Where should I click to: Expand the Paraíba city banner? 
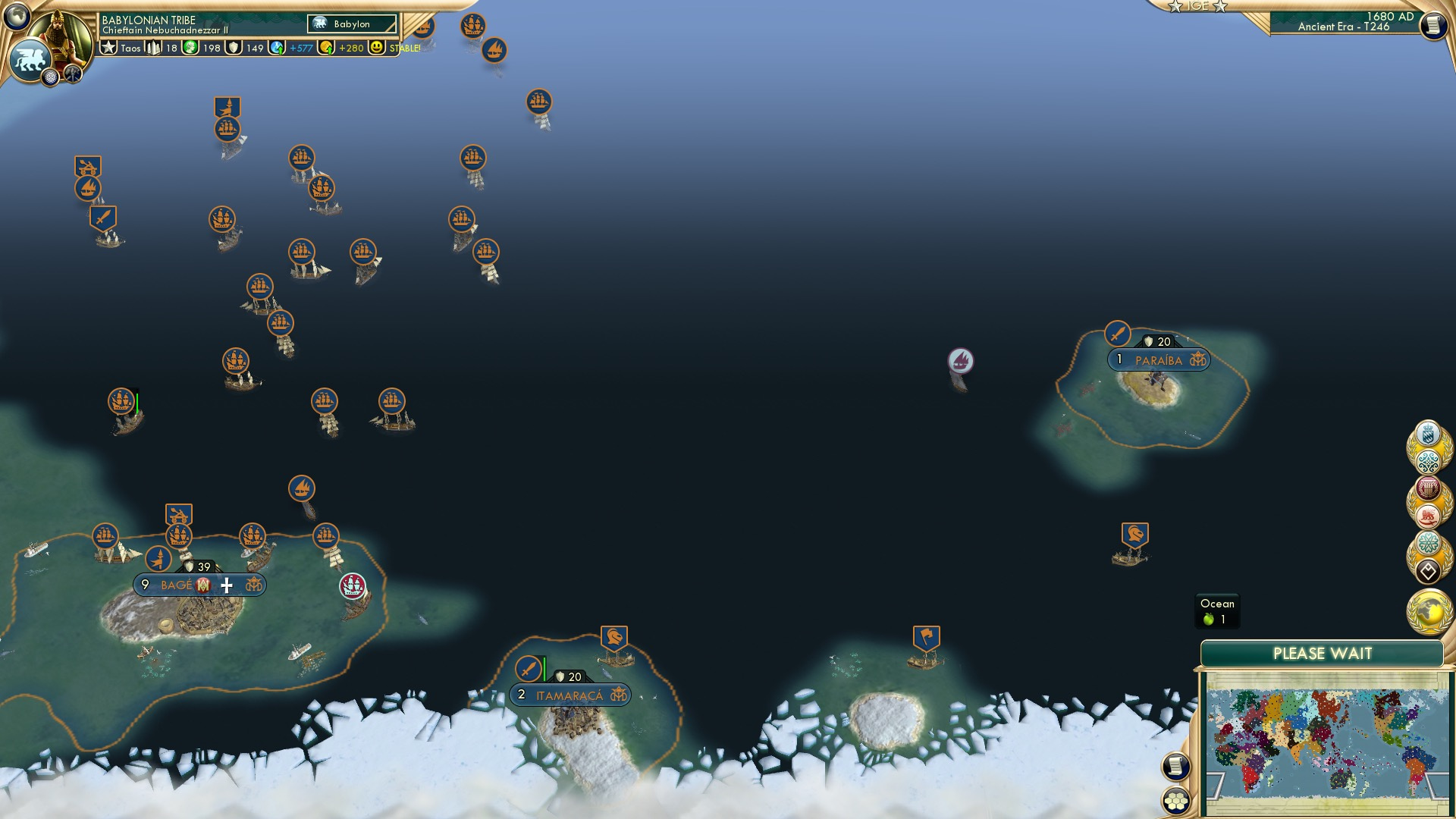pyautogui.click(x=1160, y=360)
